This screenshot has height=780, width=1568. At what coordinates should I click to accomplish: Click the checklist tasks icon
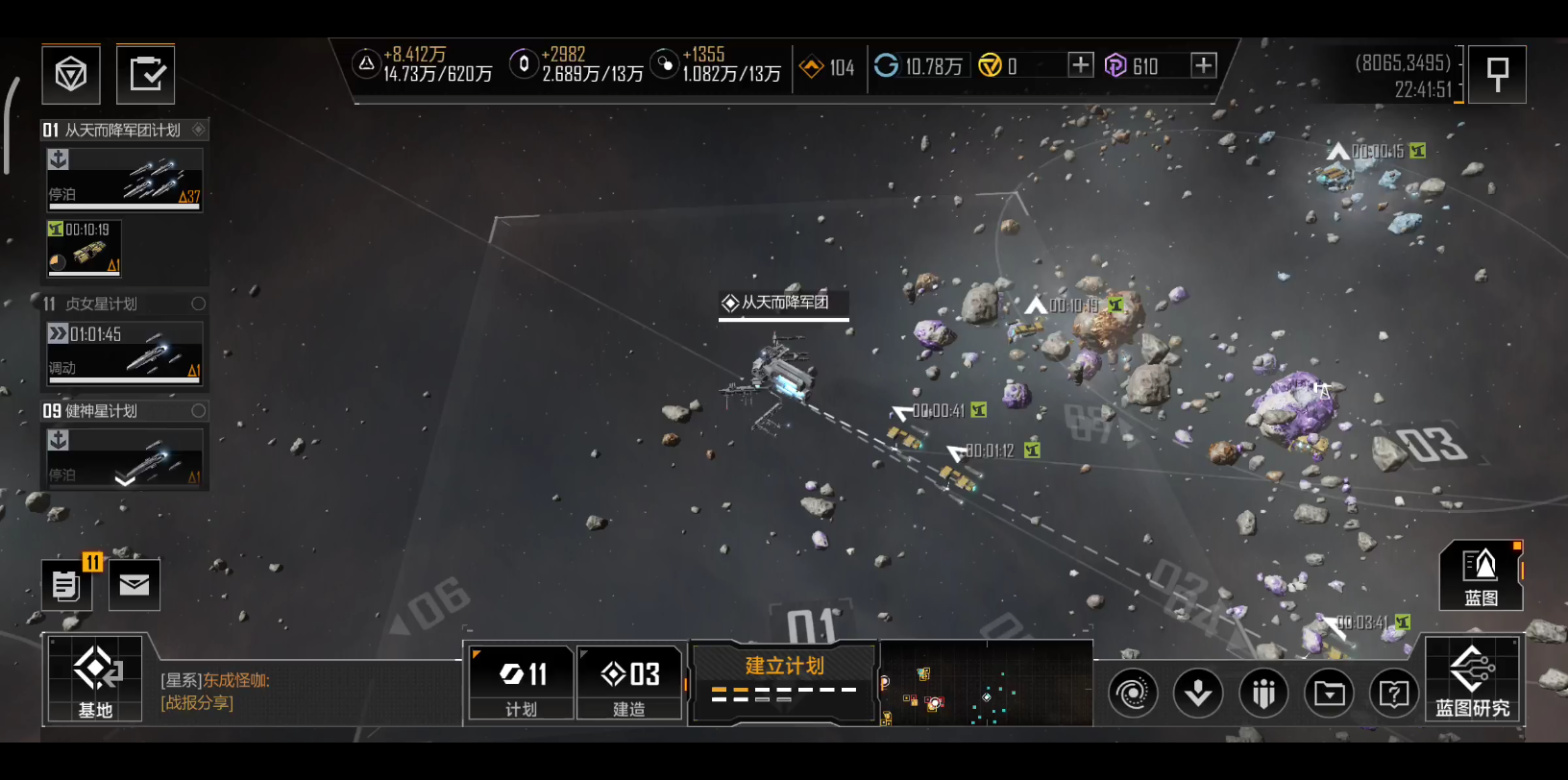(146, 74)
